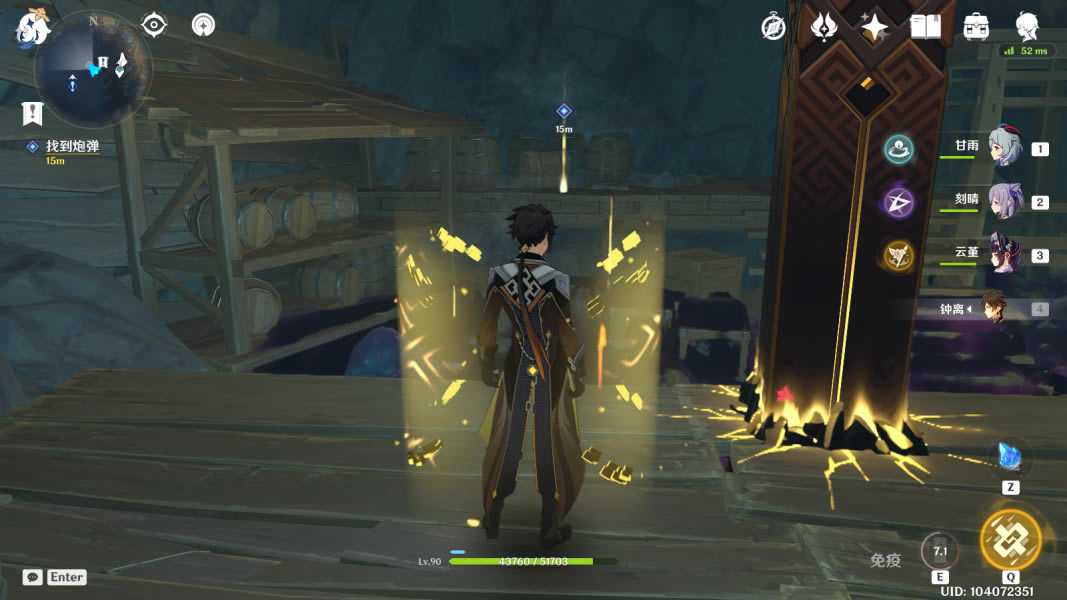Screen dimensions: 1067x600
Task: Activate the elemental skill on cooldown
Action: pyautogui.click(x=940, y=551)
